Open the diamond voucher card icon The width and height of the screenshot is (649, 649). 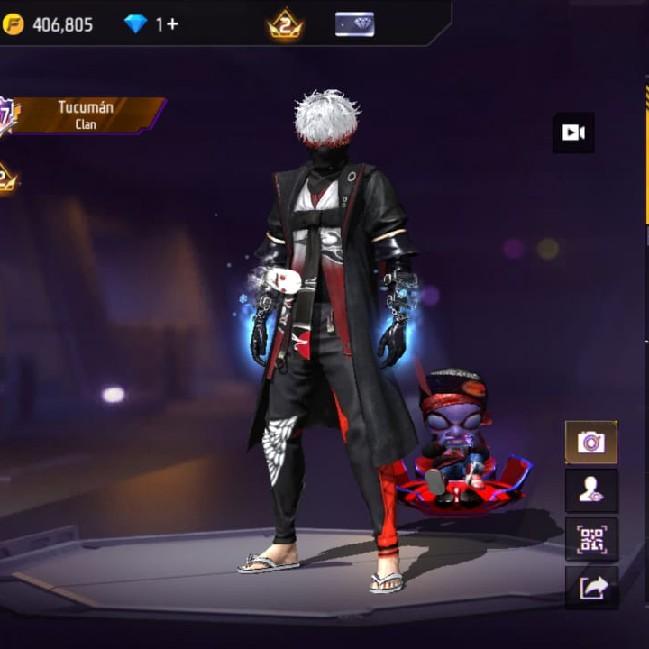pyautogui.click(x=354, y=24)
